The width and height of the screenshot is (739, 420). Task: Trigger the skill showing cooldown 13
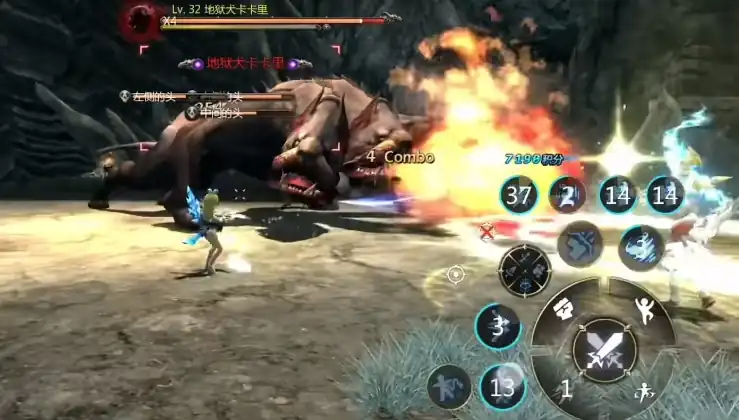click(x=502, y=386)
